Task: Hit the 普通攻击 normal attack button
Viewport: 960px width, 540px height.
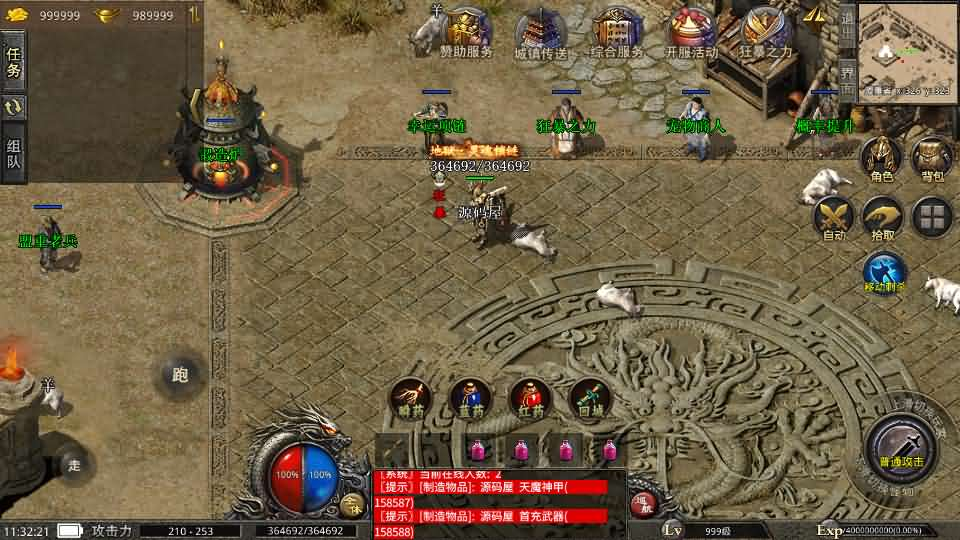Action: 902,445
